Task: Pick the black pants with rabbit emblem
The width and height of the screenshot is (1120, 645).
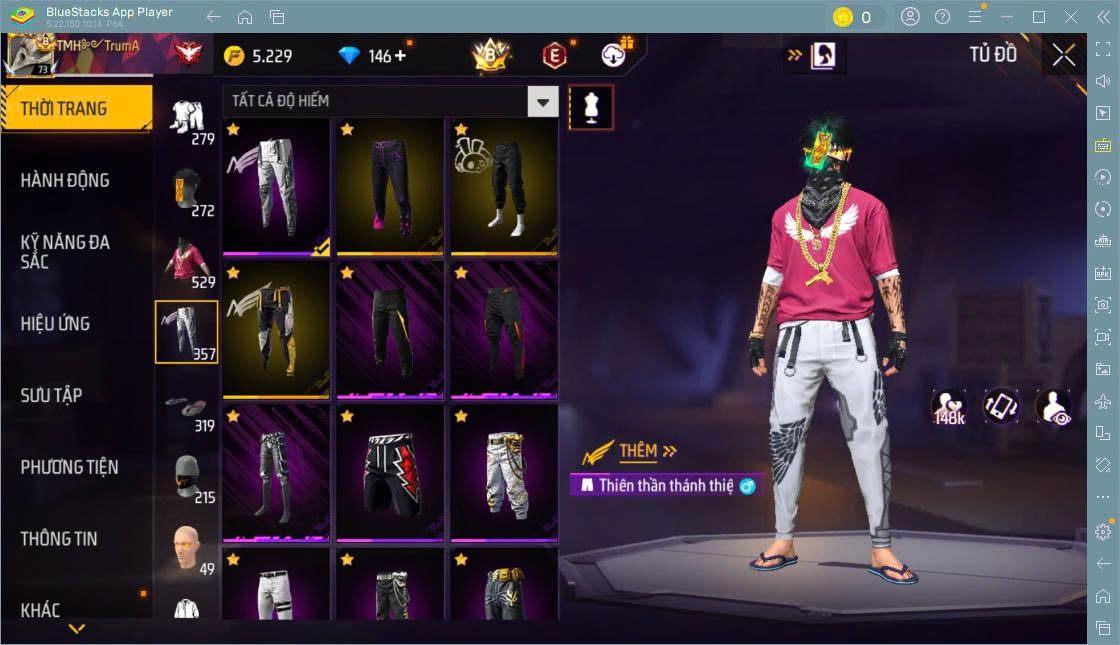Action: (x=504, y=186)
